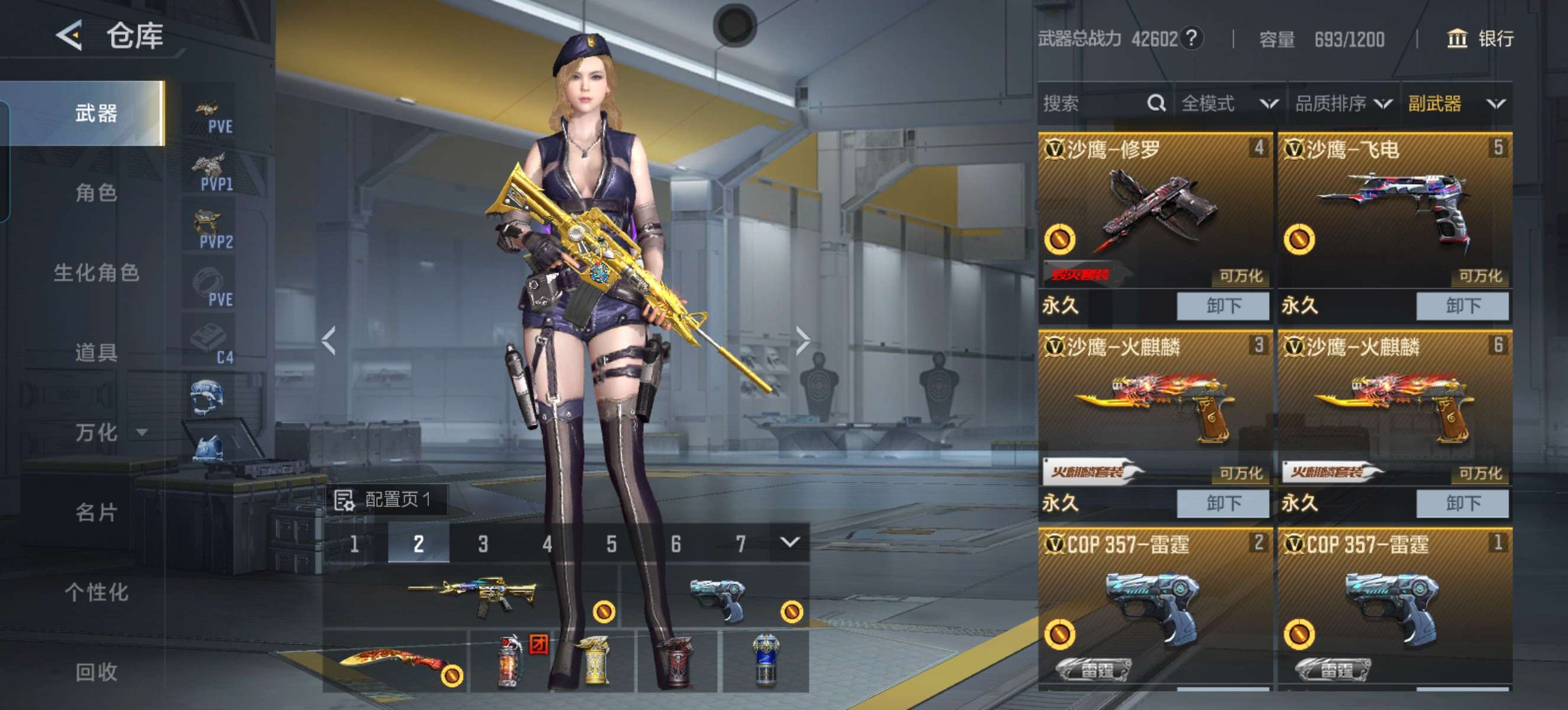Switch to the 生化角色 tab
Image resolution: width=1568 pixels, height=710 pixels.
pos(96,272)
